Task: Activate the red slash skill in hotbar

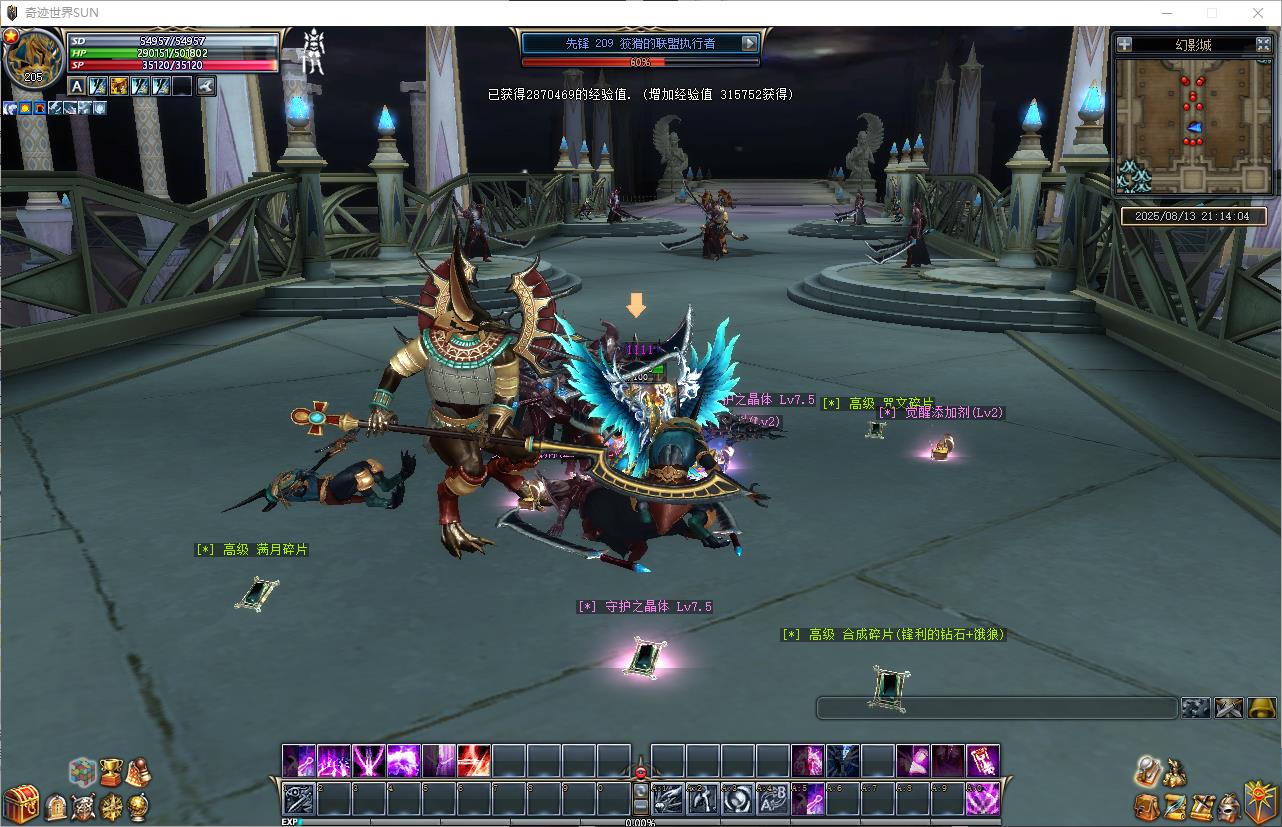Action: 473,761
